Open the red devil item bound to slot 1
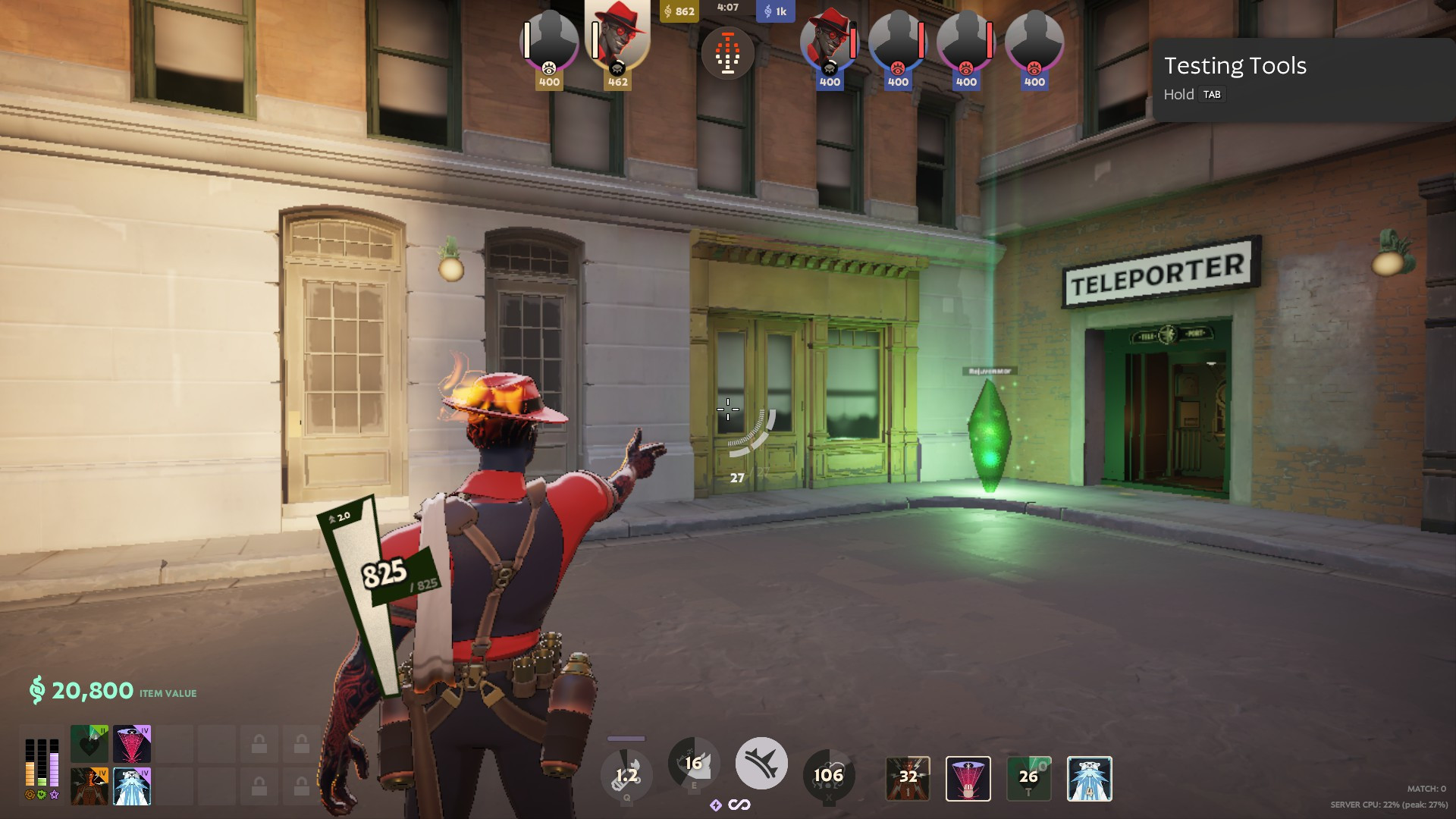This screenshot has height=819, width=1456. (x=907, y=779)
